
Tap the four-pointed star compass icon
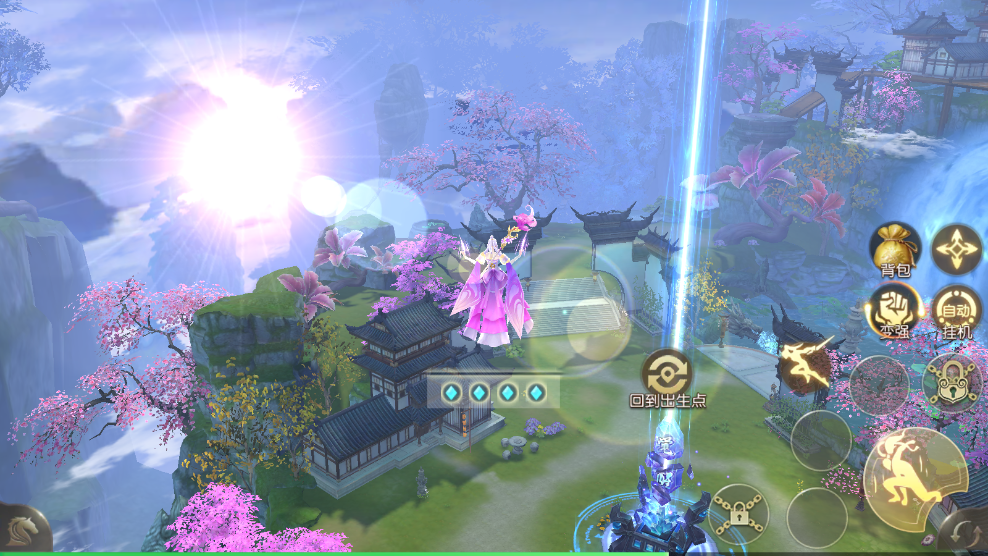tap(957, 248)
